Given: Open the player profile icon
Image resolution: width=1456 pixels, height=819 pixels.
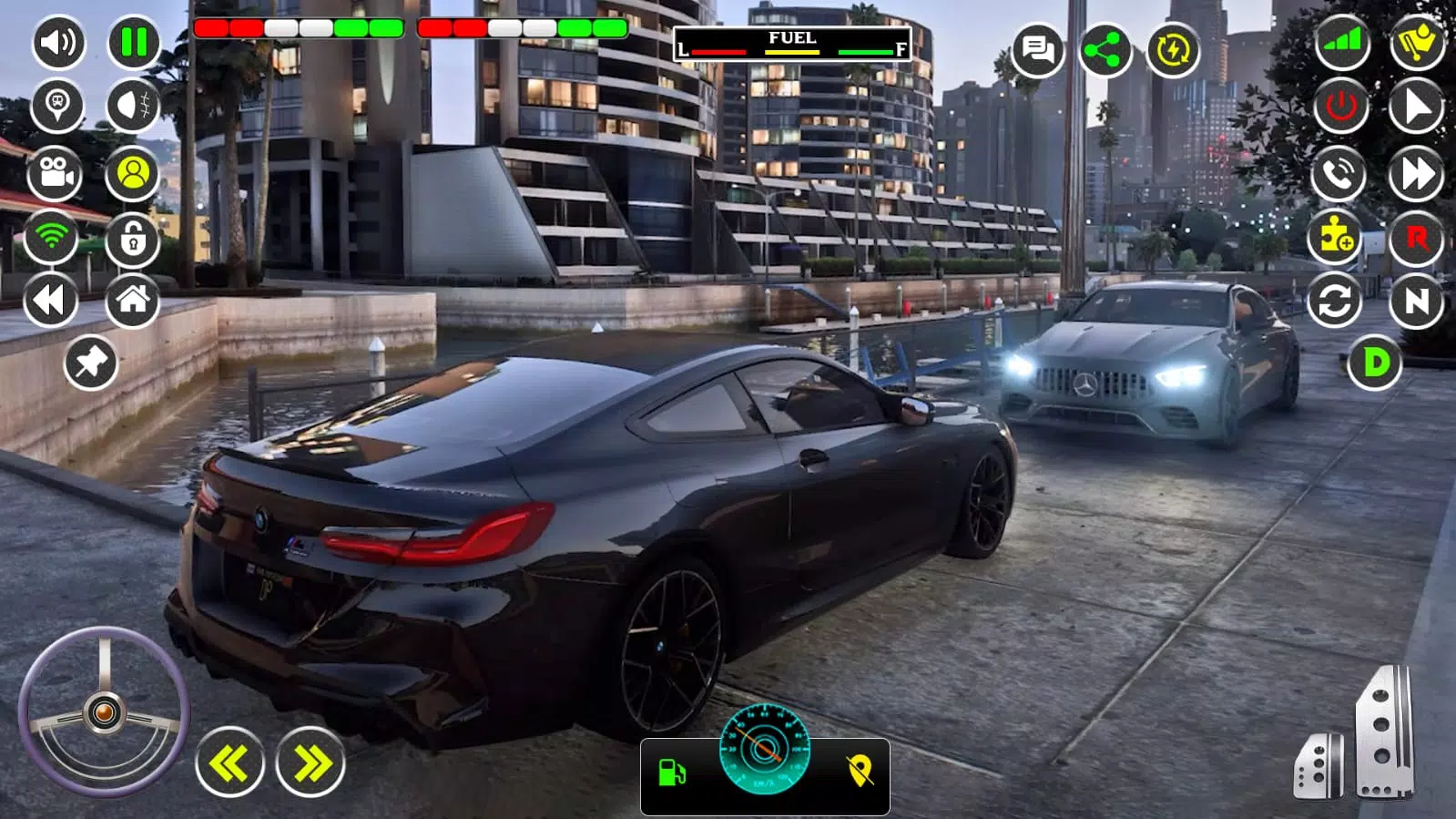Looking at the screenshot, I should pyautogui.click(x=133, y=173).
